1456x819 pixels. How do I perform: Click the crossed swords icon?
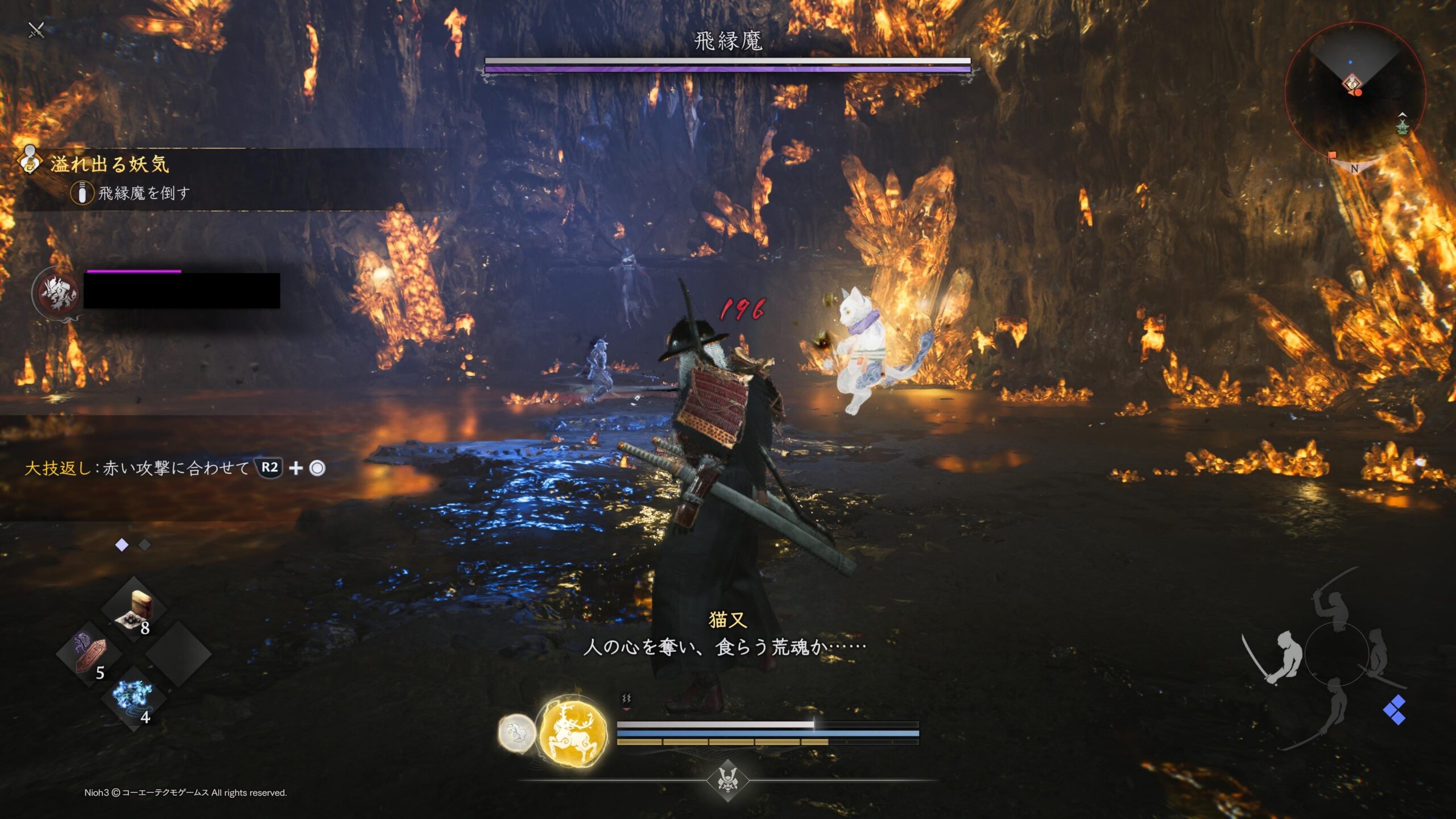(x=36, y=30)
